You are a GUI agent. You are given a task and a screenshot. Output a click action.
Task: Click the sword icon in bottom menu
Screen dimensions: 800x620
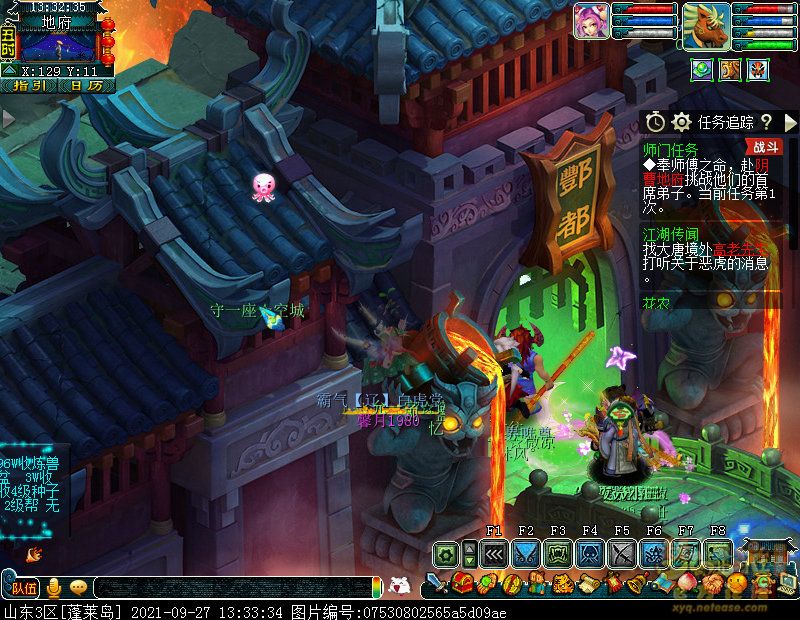click(x=436, y=583)
